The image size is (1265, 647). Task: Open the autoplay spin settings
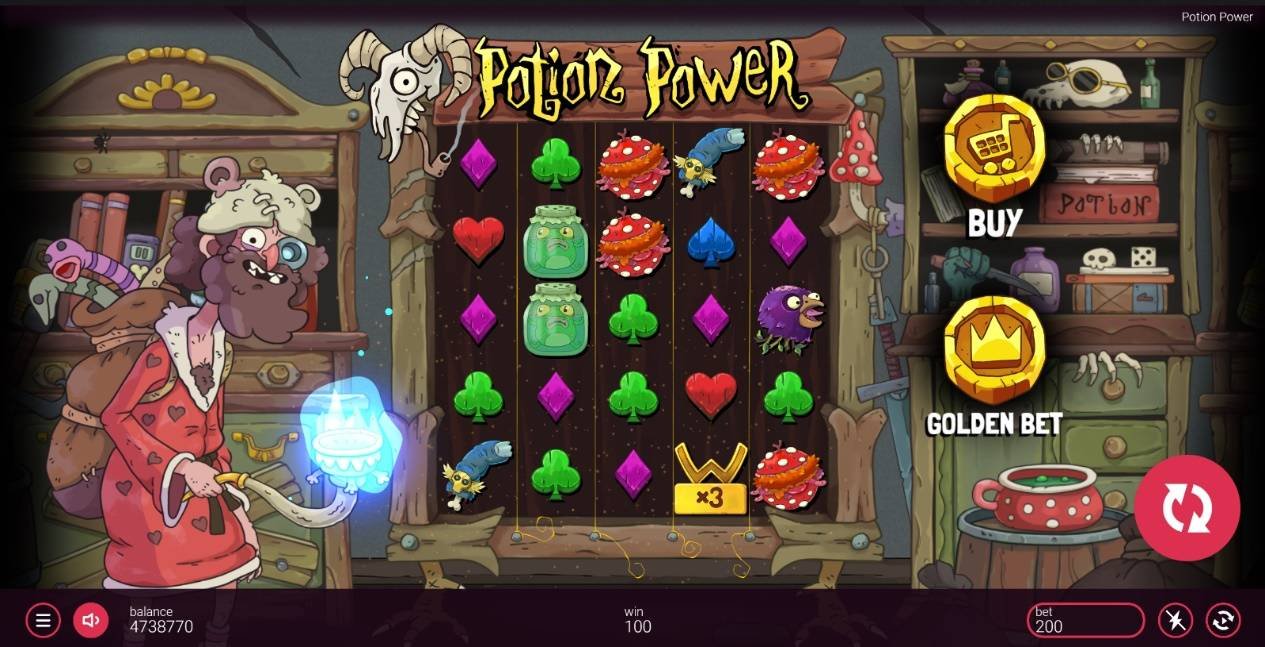click(1223, 620)
